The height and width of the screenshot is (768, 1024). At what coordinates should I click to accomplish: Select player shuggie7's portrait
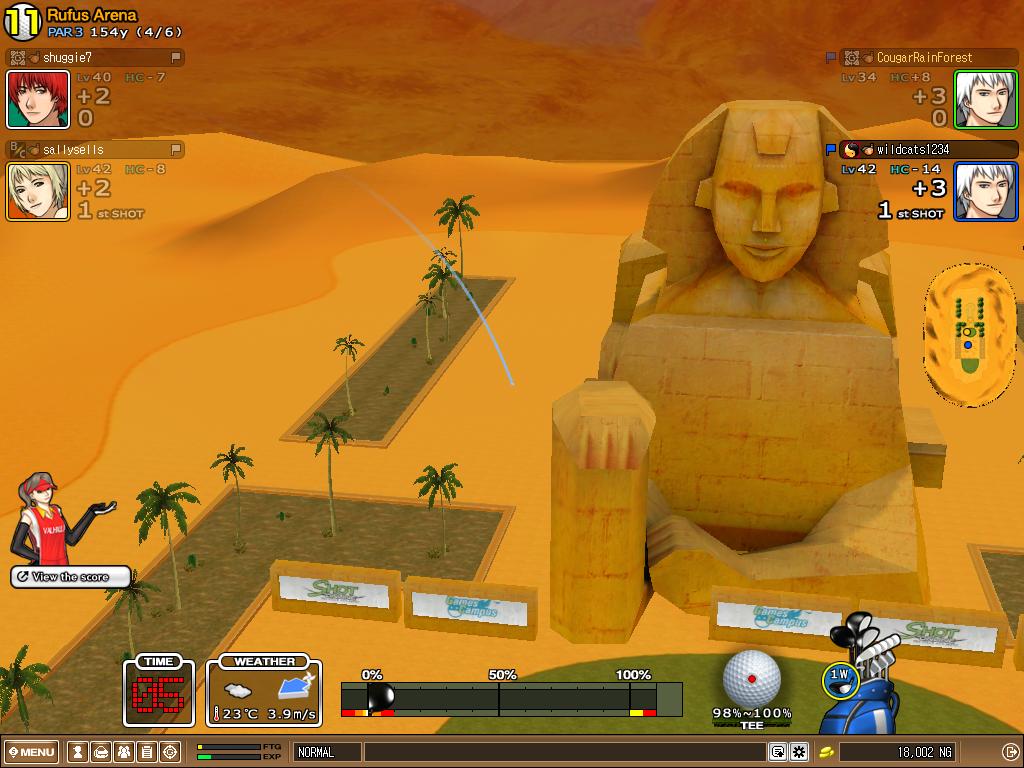point(38,99)
